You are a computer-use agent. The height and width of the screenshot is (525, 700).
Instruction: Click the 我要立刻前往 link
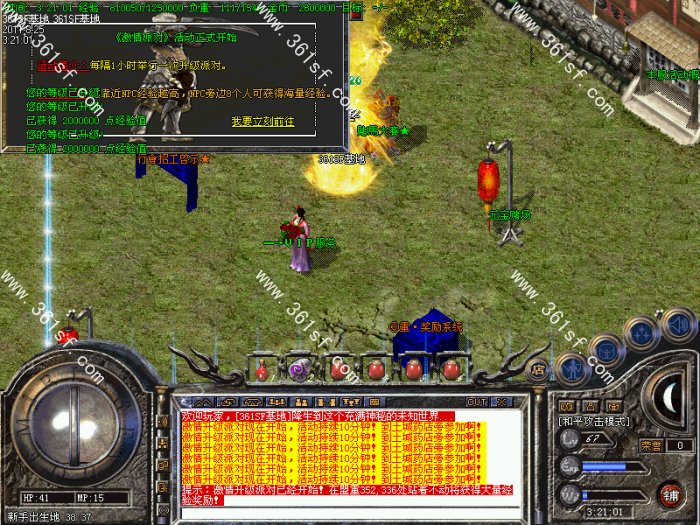click(x=263, y=121)
